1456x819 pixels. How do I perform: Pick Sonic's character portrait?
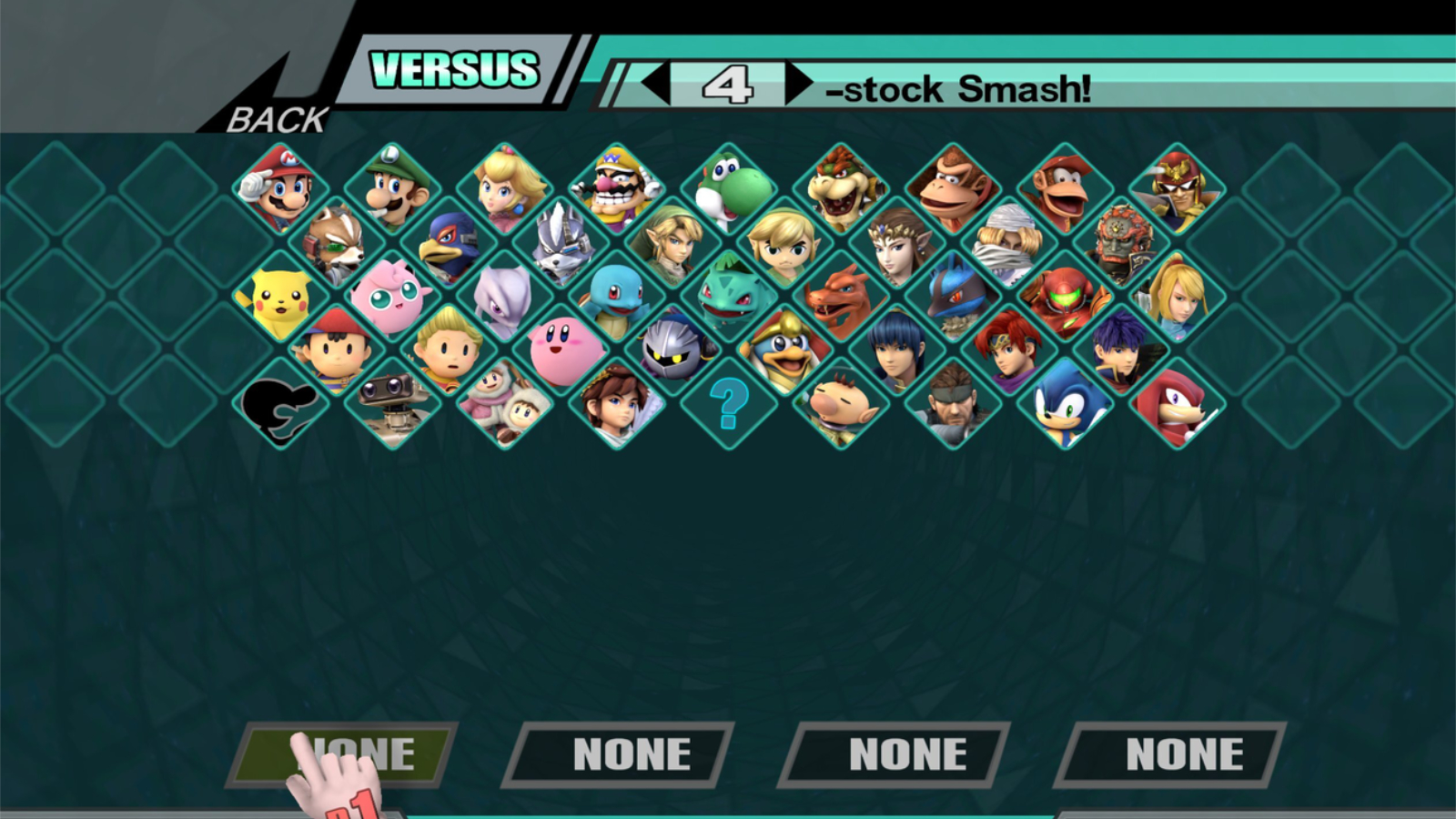[x=1066, y=402]
